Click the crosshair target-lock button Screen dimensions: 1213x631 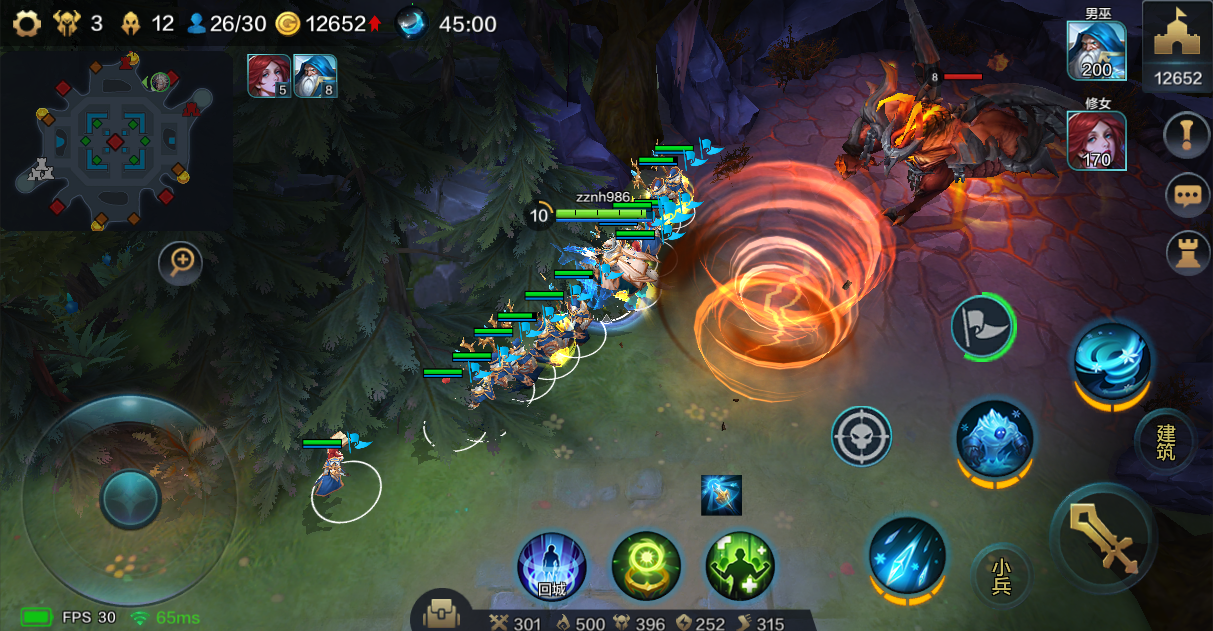pyautogui.click(x=861, y=436)
